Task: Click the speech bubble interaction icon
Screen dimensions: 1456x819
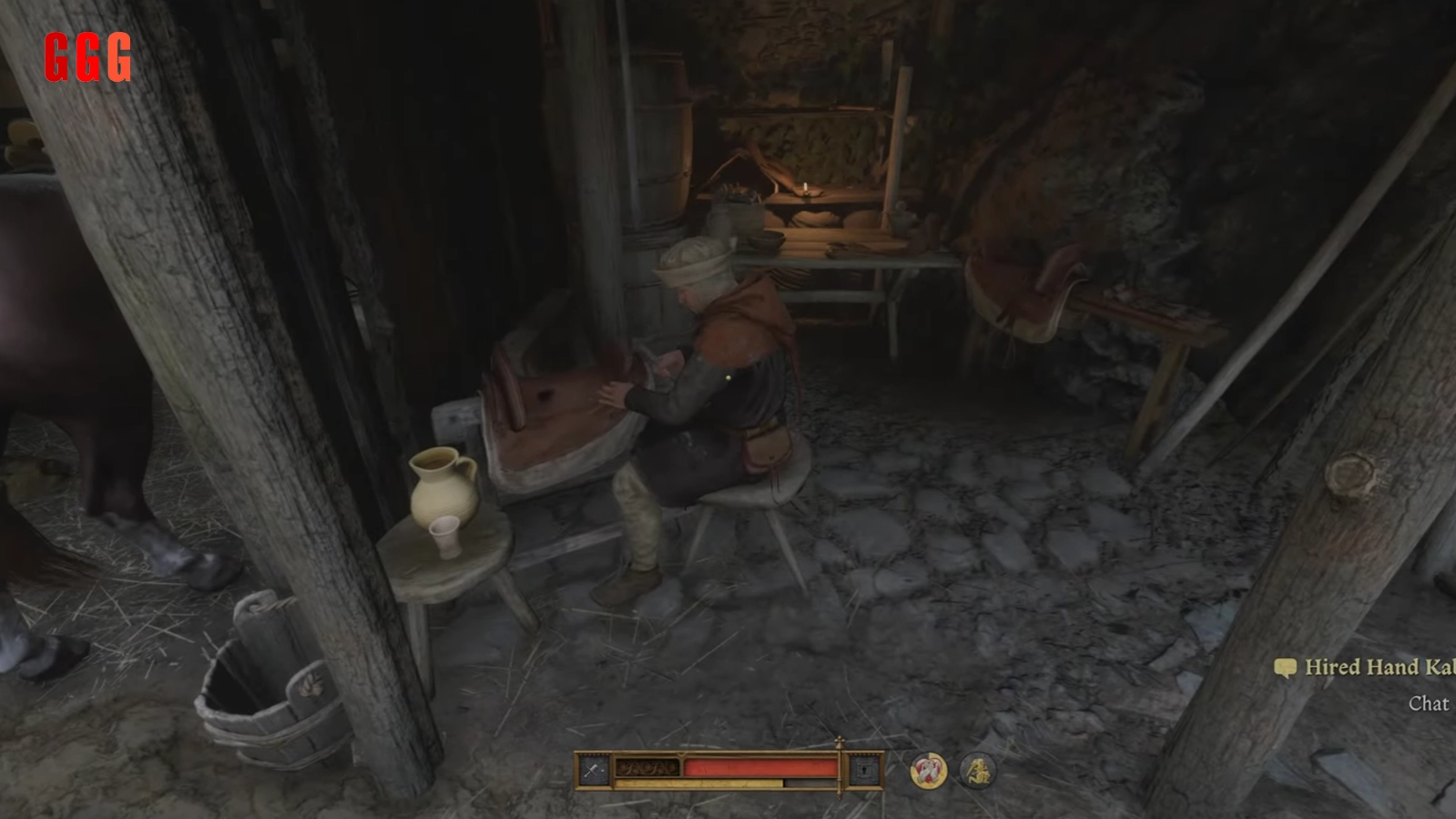Action: 1285,669
